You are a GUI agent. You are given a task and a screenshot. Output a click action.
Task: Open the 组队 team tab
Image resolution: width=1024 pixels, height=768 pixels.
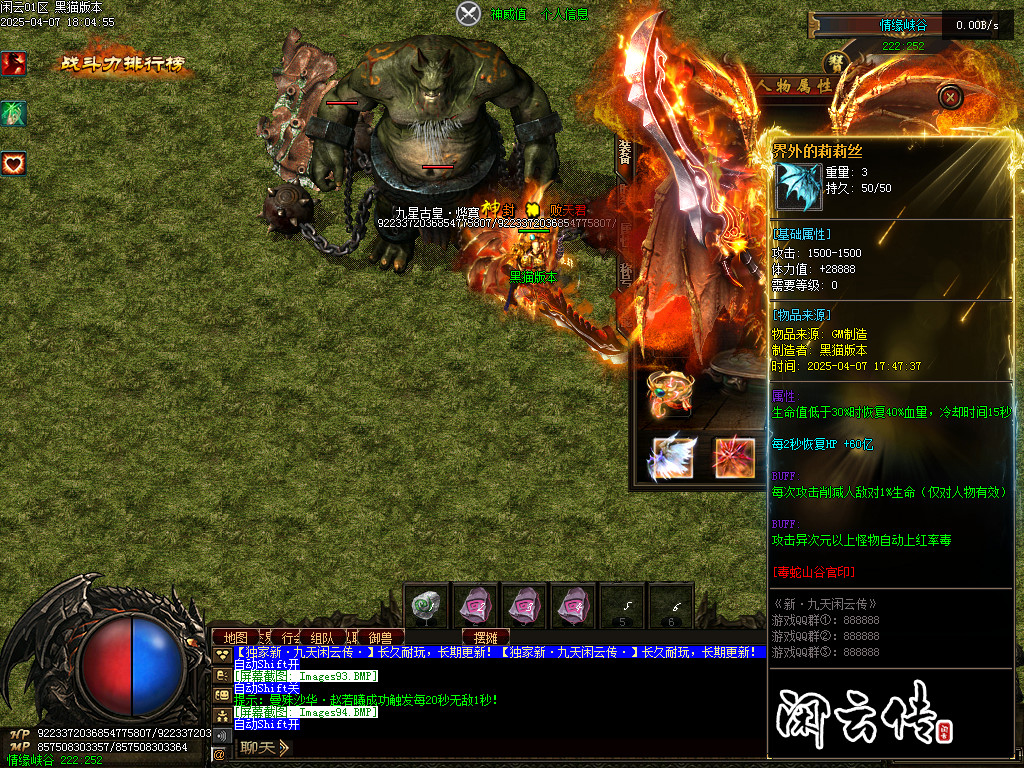coord(322,637)
